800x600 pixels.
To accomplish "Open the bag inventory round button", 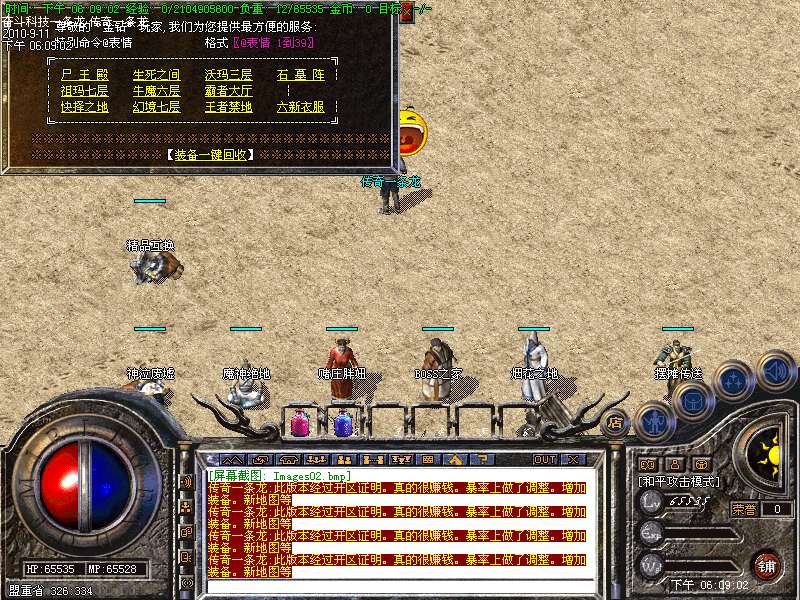I will pyautogui.click(x=692, y=400).
